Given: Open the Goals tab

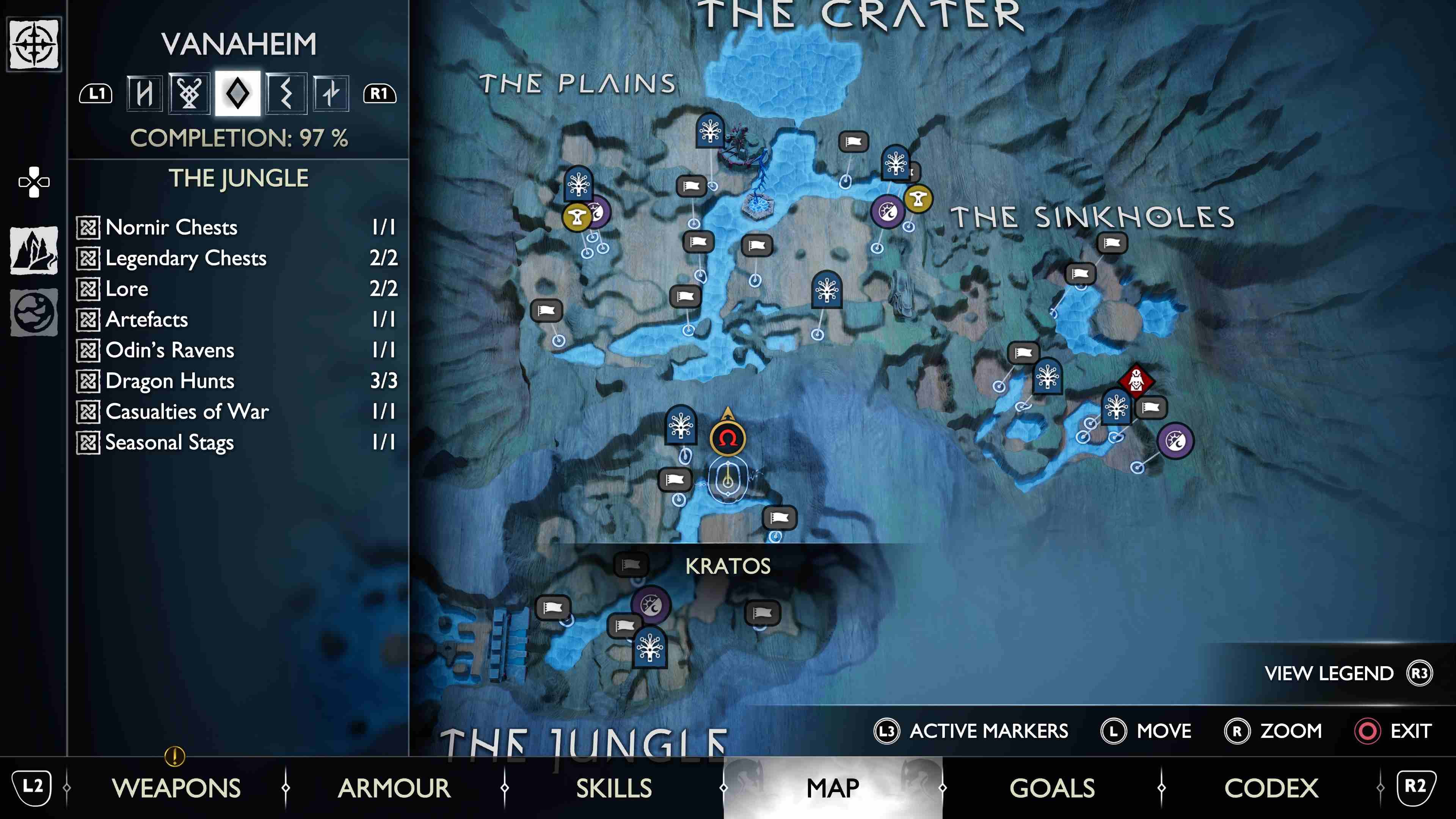Looking at the screenshot, I should coord(1052,788).
